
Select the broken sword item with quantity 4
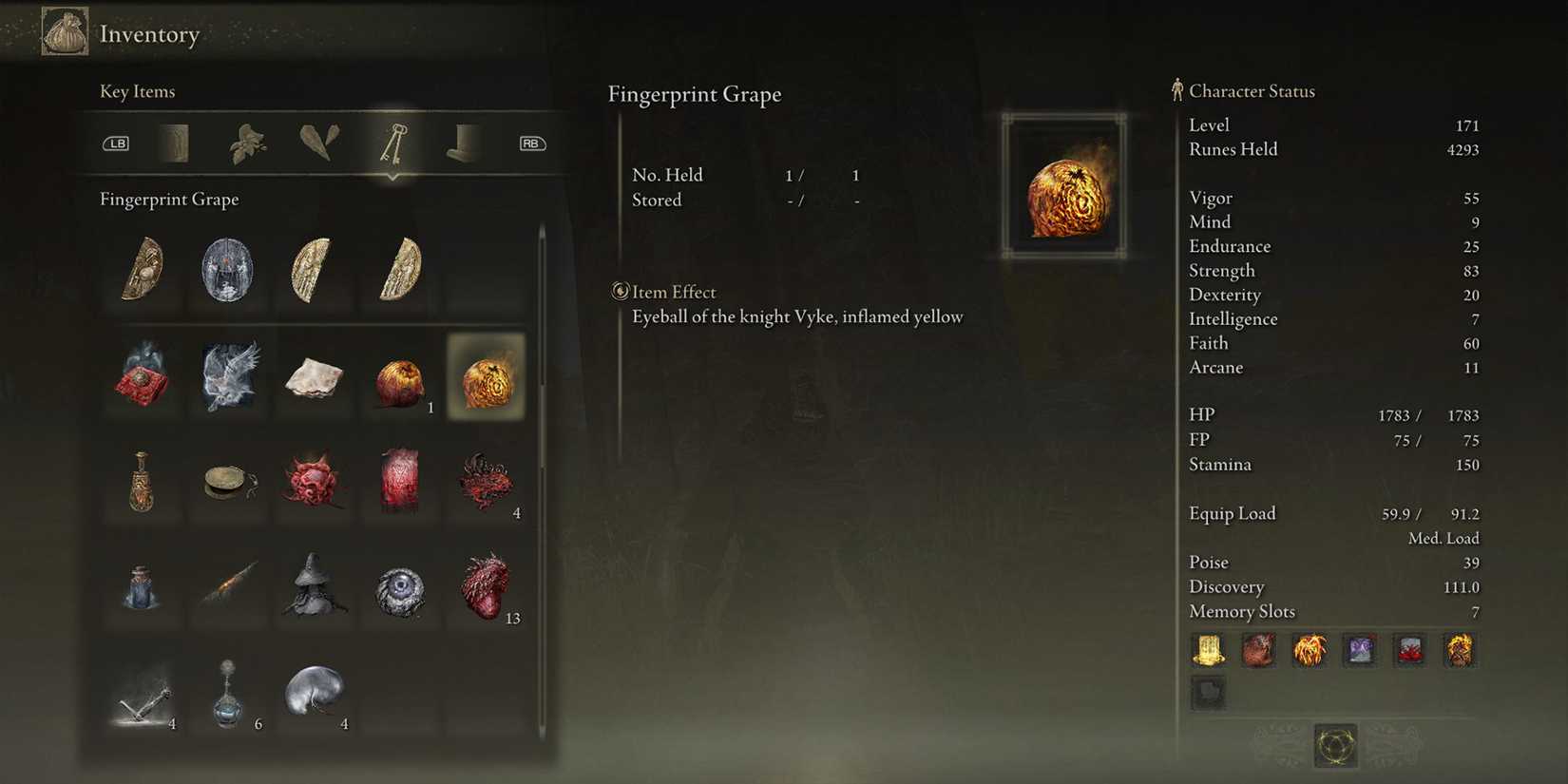point(143,697)
